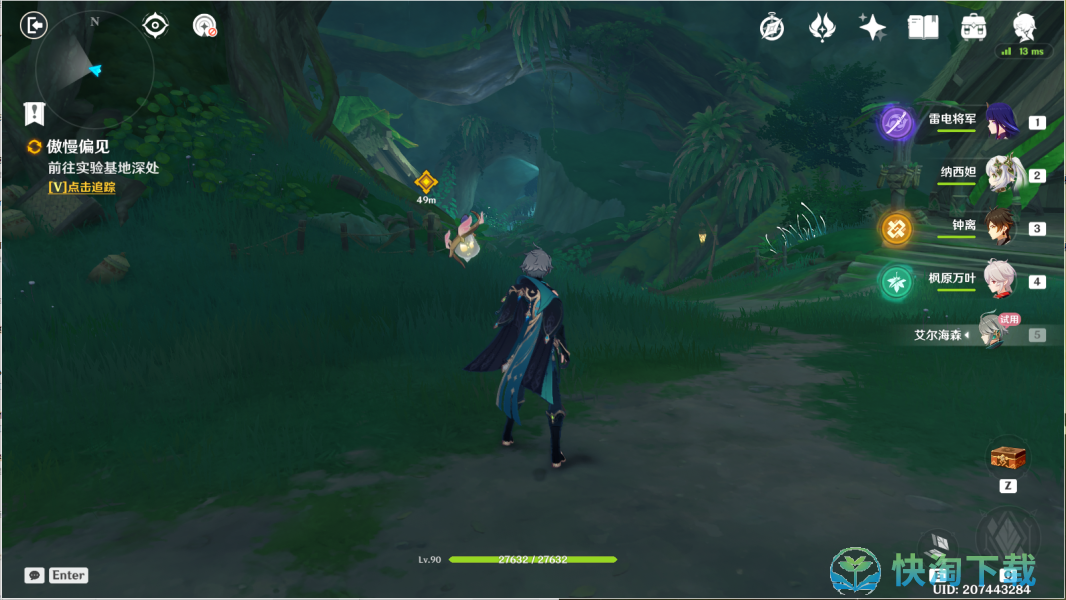Open the compass icon in the top bar

point(772,27)
